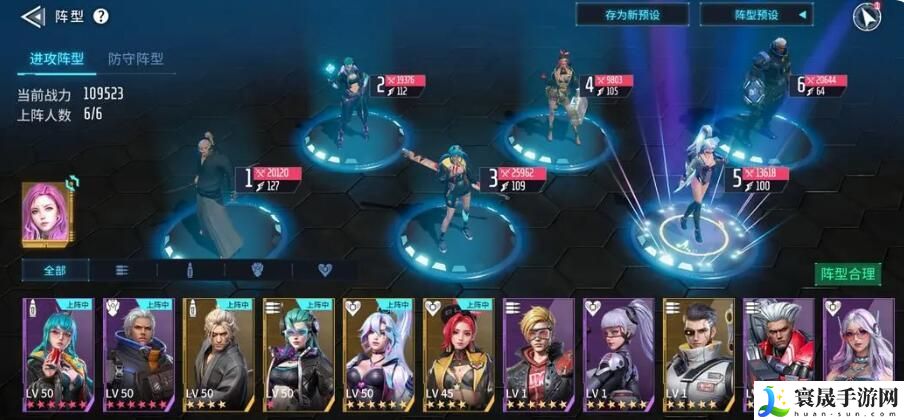This screenshot has height=420, width=904.
Task: Filter heroes by the shield class icon
Action: pyautogui.click(x=256, y=270)
